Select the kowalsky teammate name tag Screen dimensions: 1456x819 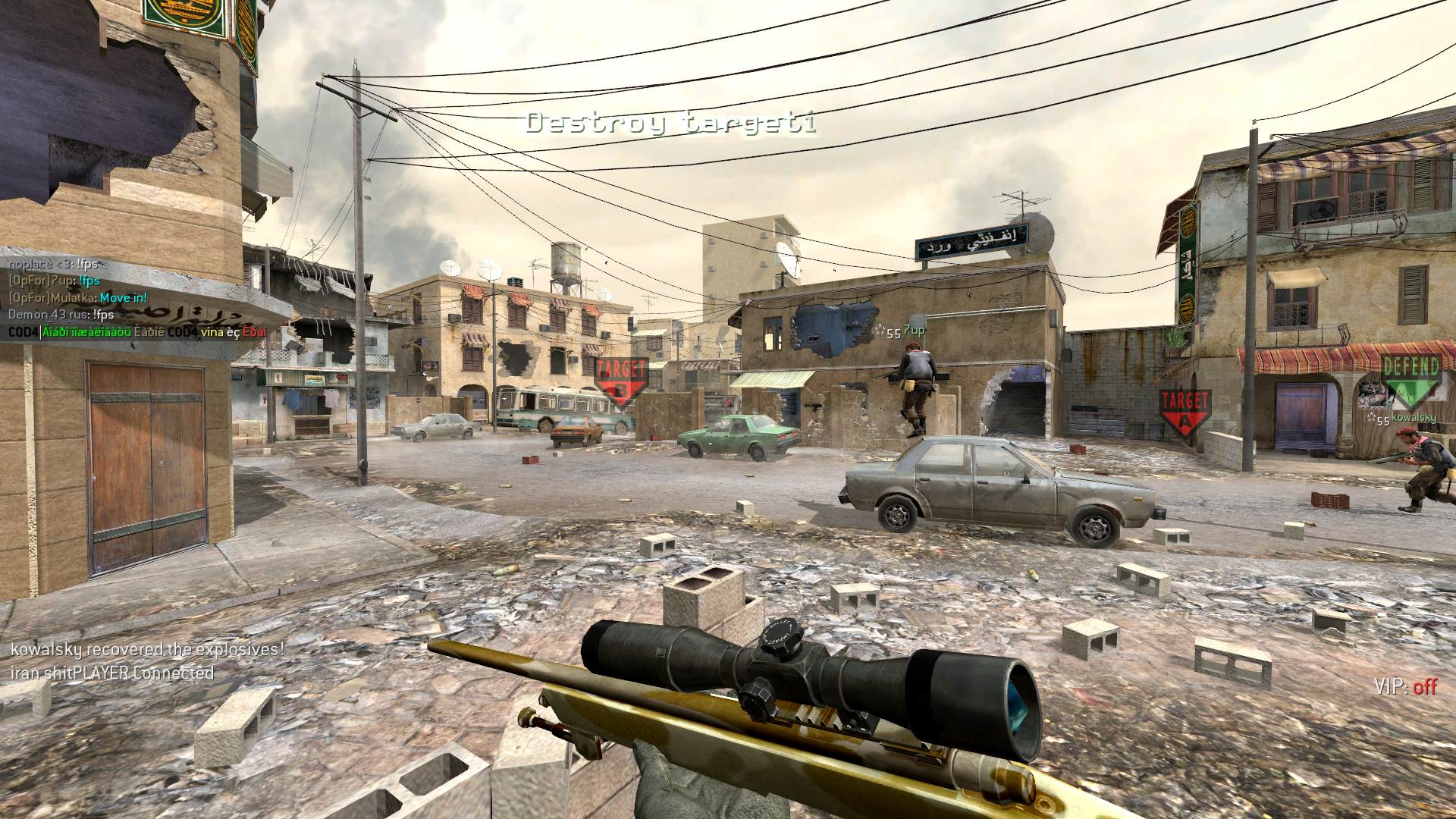(x=1414, y=418)
